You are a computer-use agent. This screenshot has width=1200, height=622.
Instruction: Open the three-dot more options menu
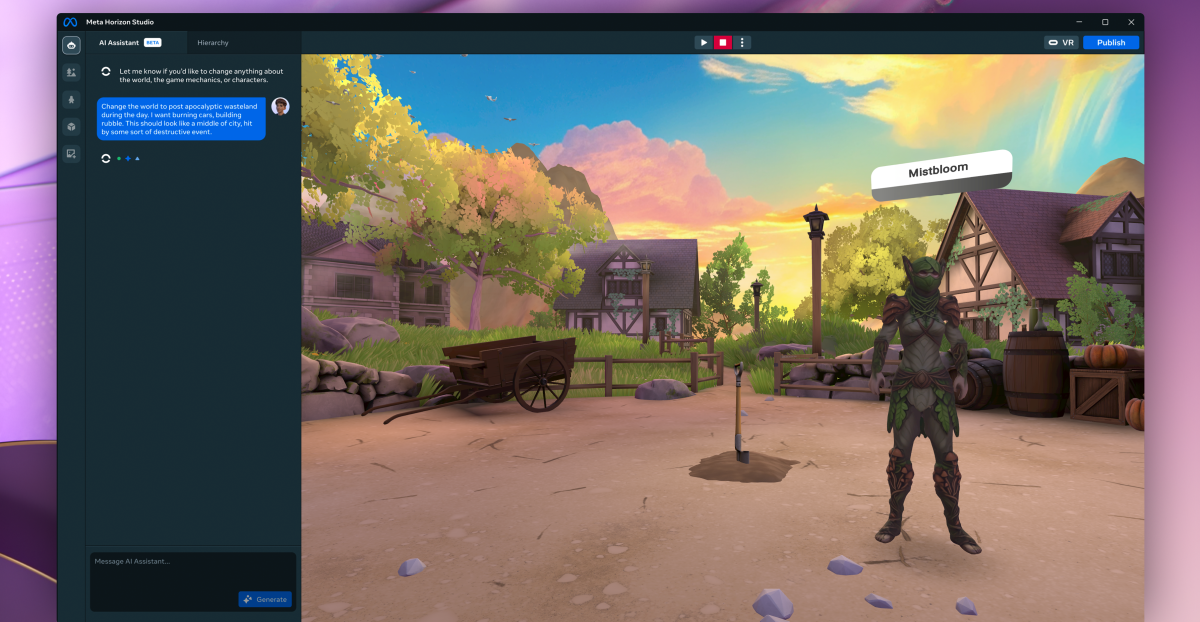click(x=742, y=43)
